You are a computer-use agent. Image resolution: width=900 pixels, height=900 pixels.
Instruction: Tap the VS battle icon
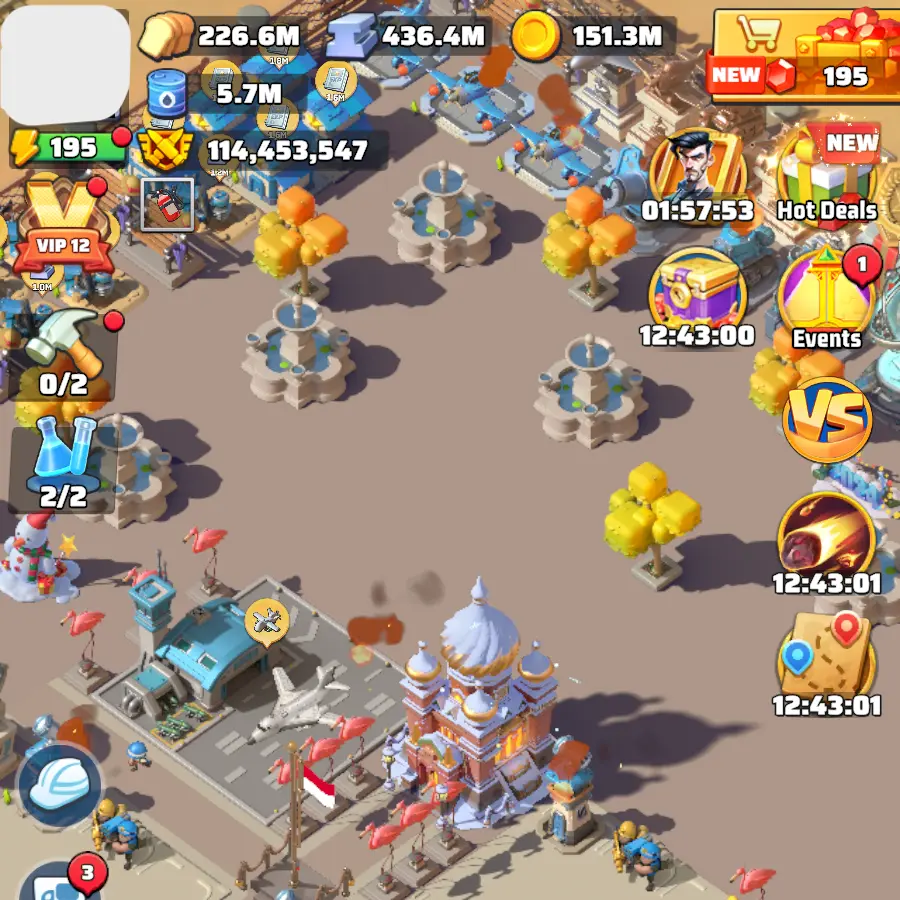(827, 420)
